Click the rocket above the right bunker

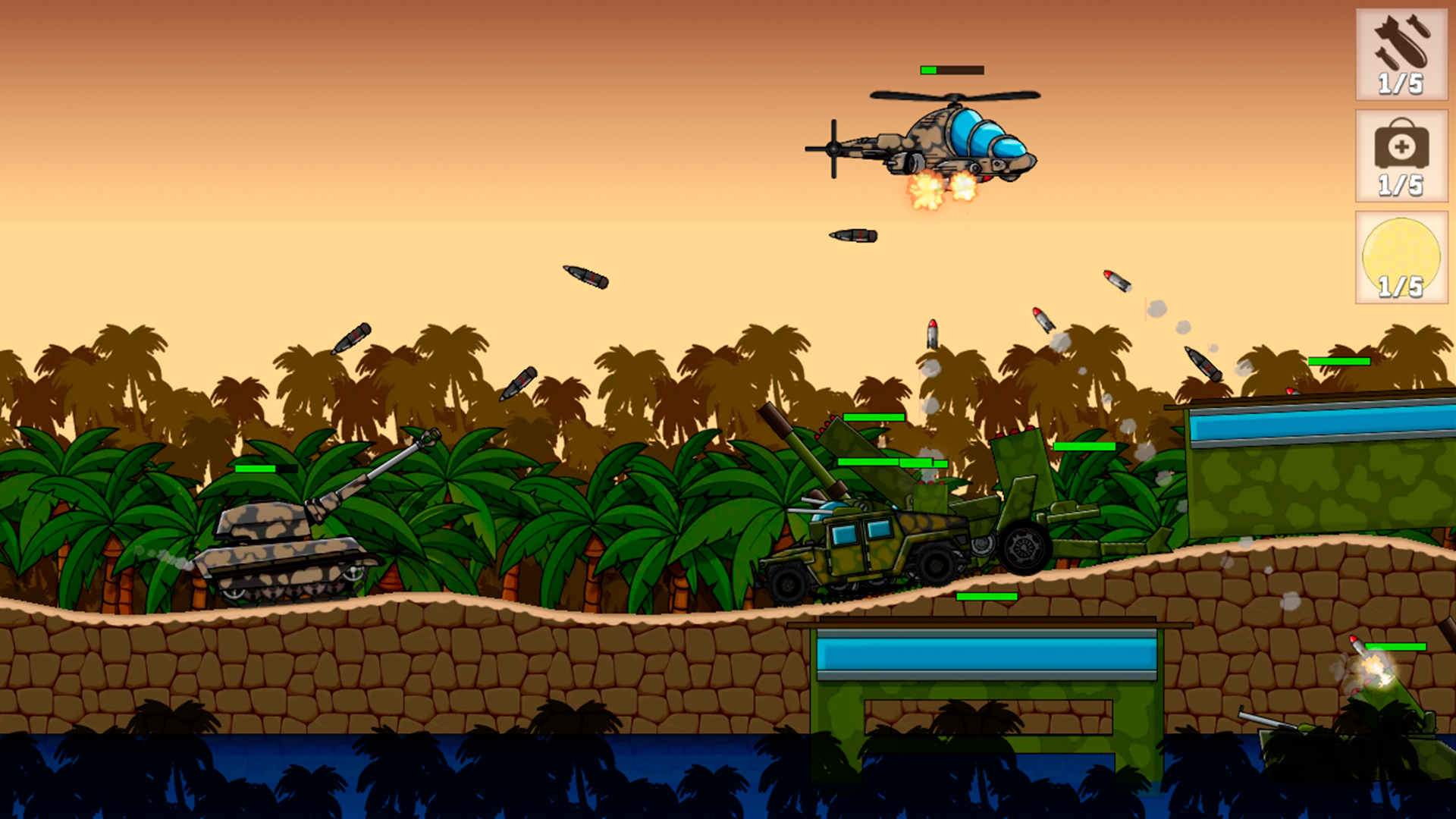coord(1203,364)
